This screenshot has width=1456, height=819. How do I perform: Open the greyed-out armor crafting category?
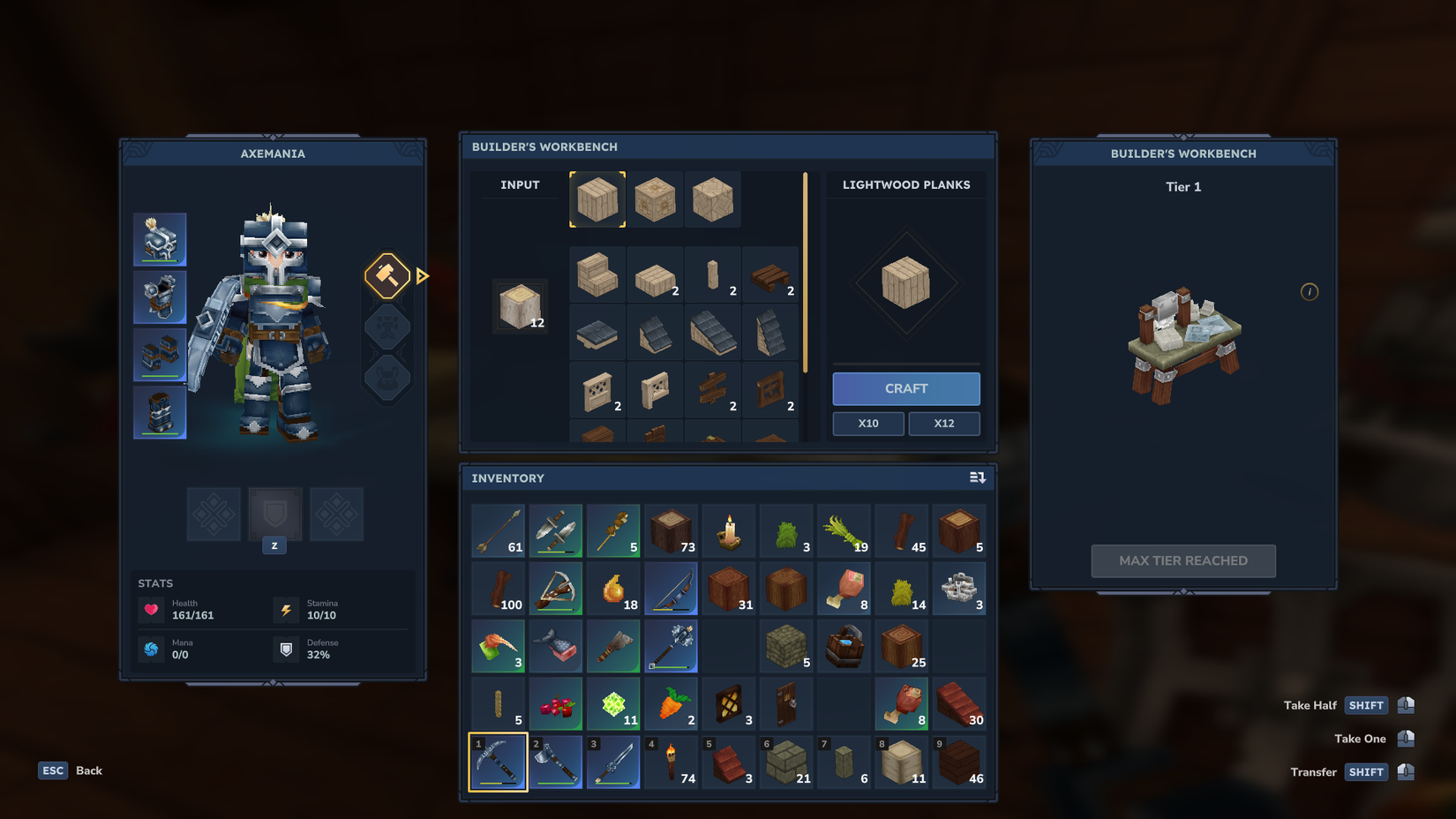[387, 378]
